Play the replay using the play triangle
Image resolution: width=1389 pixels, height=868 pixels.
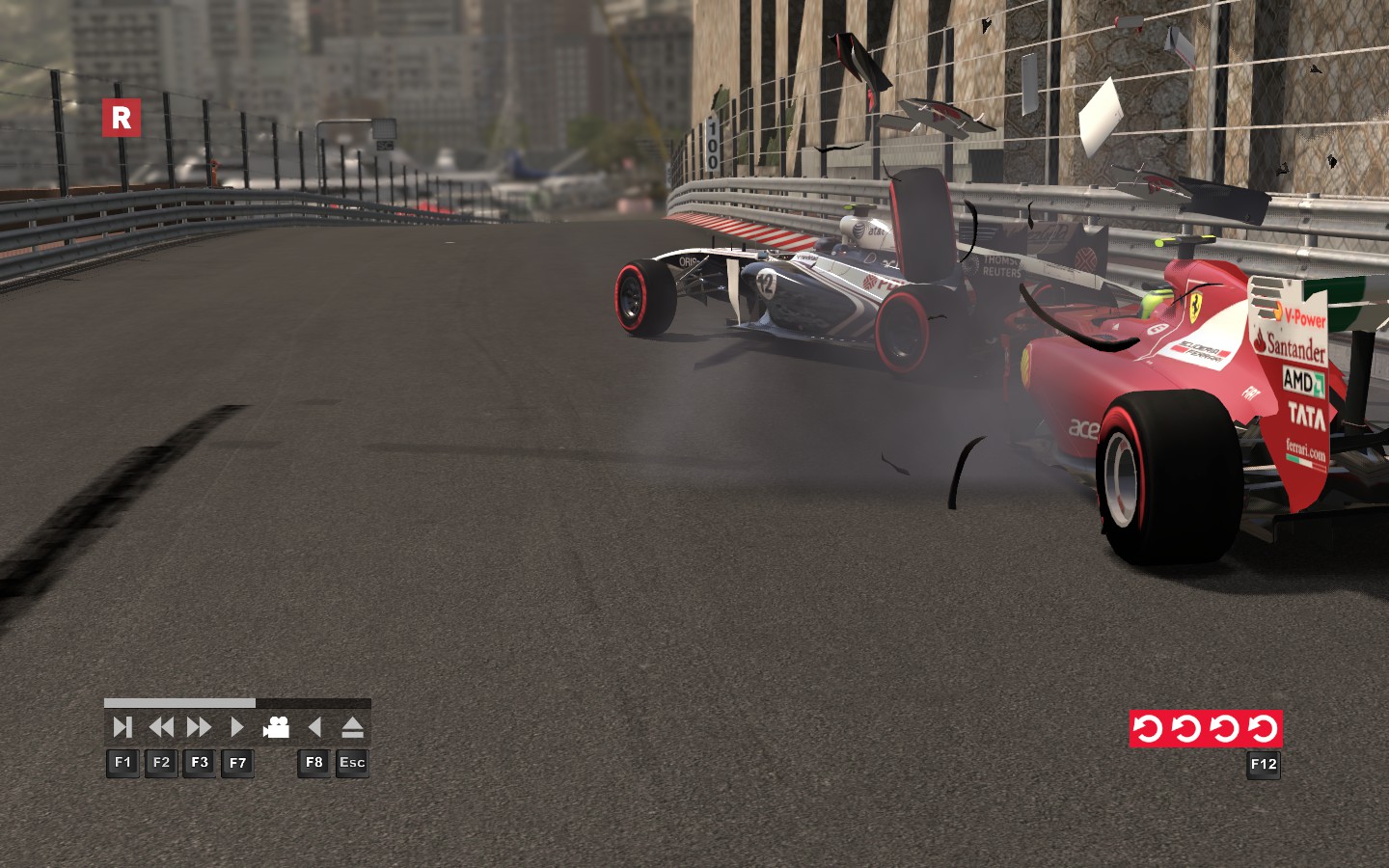(x=237, y=727)
